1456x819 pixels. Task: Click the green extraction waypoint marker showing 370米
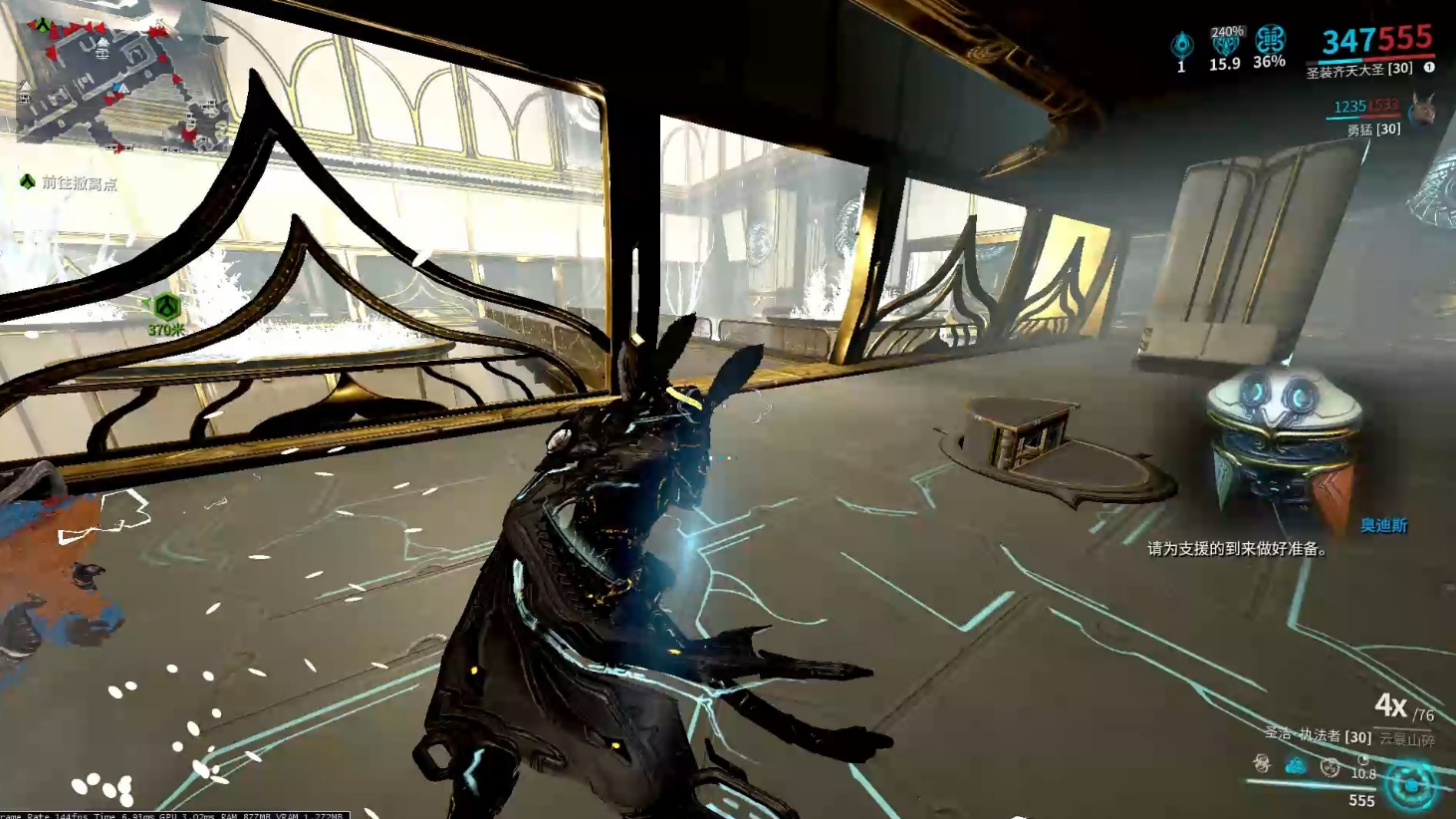tap(166, 307)
